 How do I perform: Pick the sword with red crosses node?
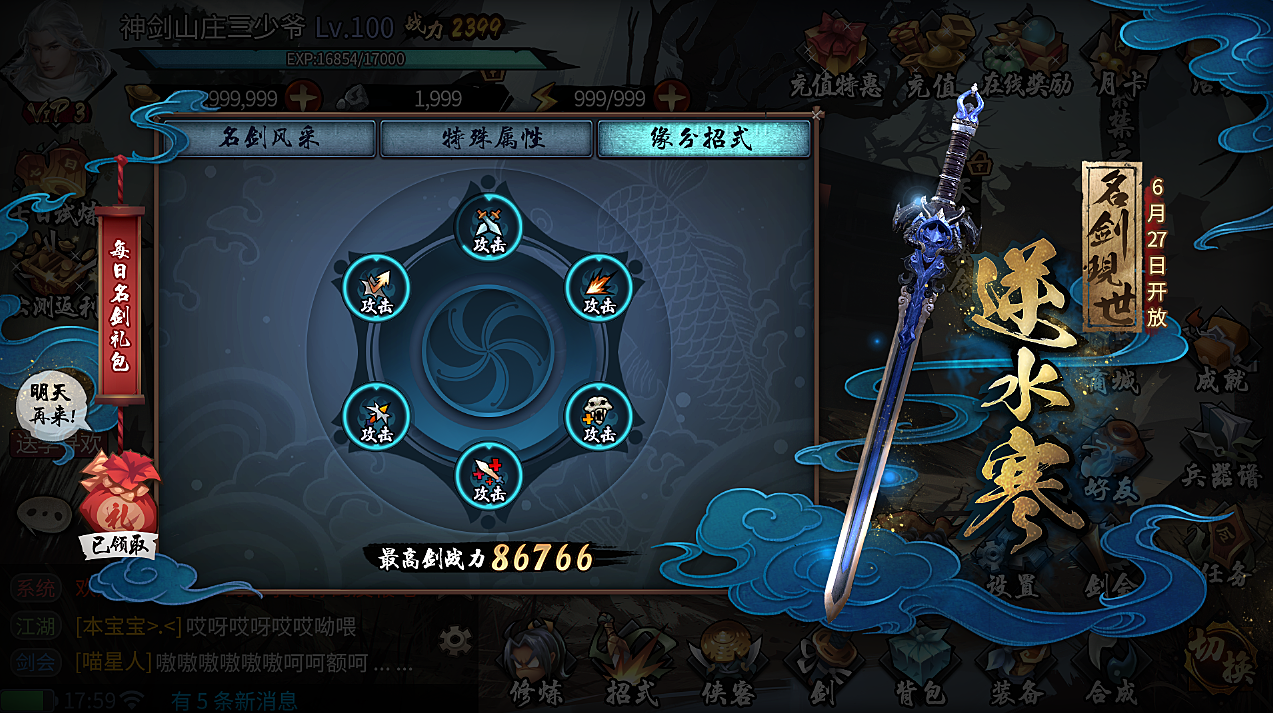[489, 476]
